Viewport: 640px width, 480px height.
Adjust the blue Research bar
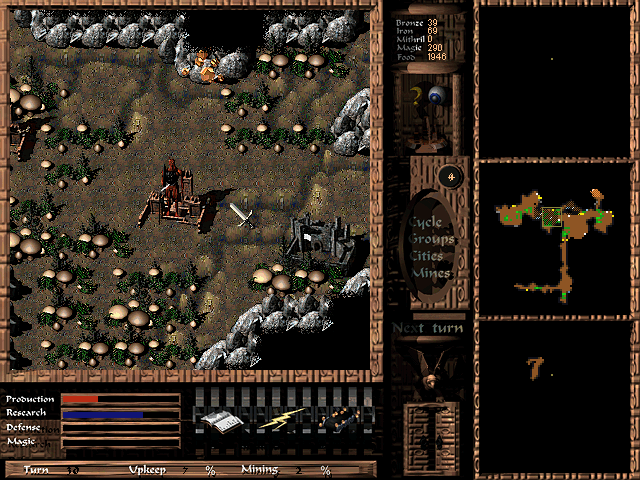tap(120, 413)
